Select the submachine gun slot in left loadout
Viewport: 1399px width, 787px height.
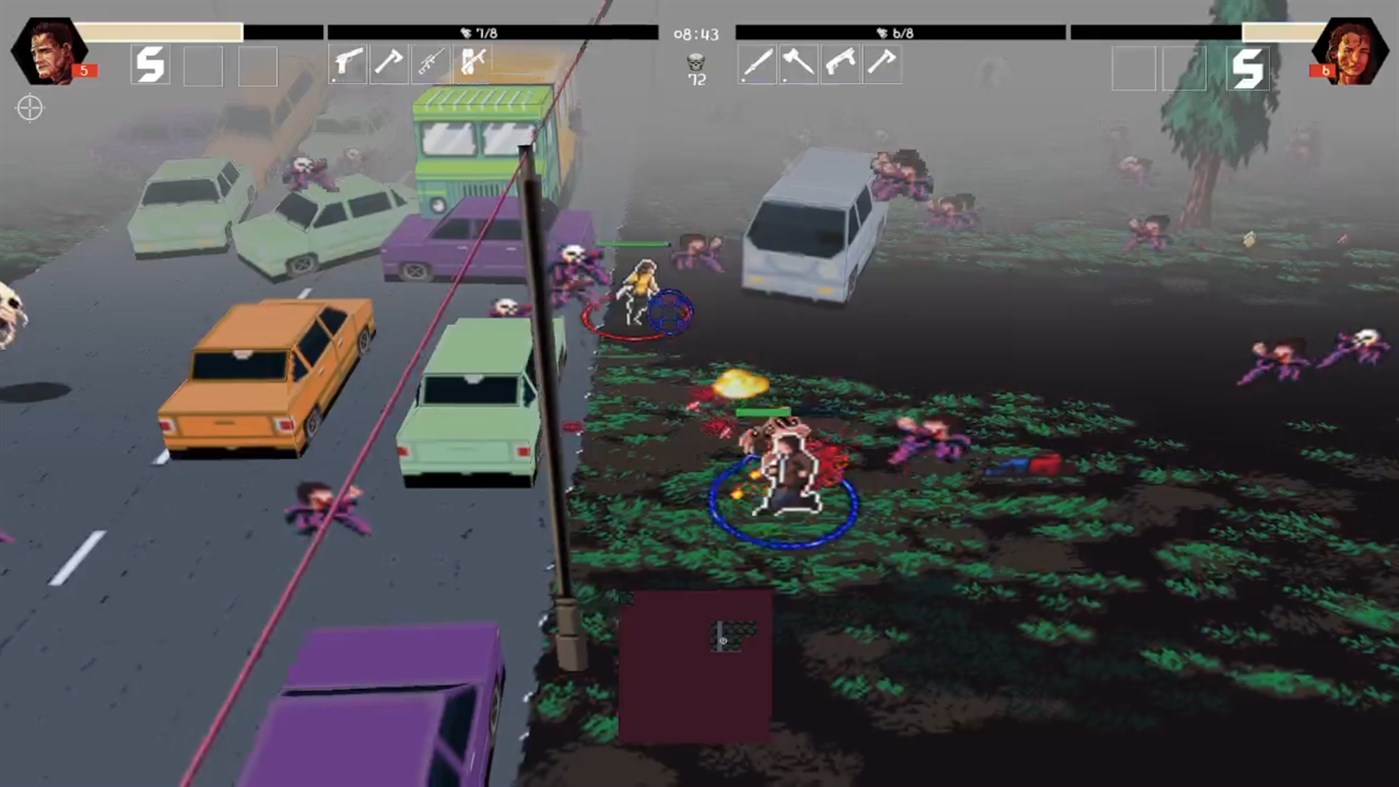(x=472, y=62)
